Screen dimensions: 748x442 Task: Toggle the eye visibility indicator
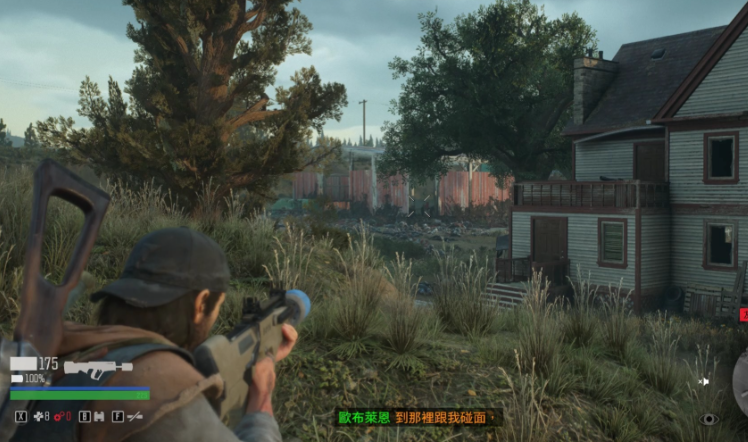click(x=710, y=419)
